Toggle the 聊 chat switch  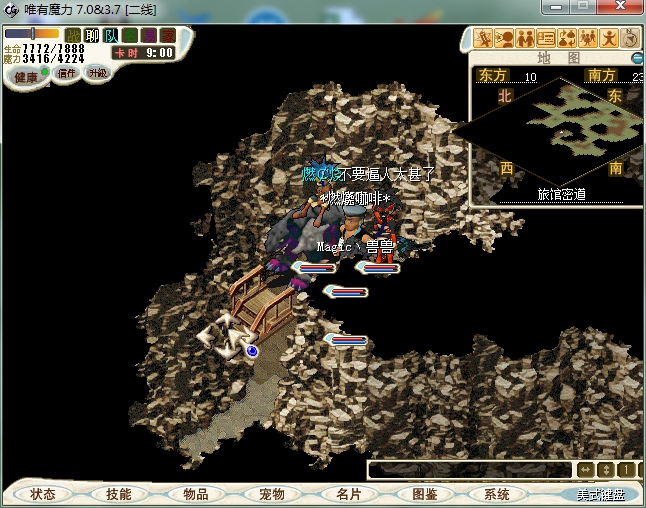click(x=92, y=35)
